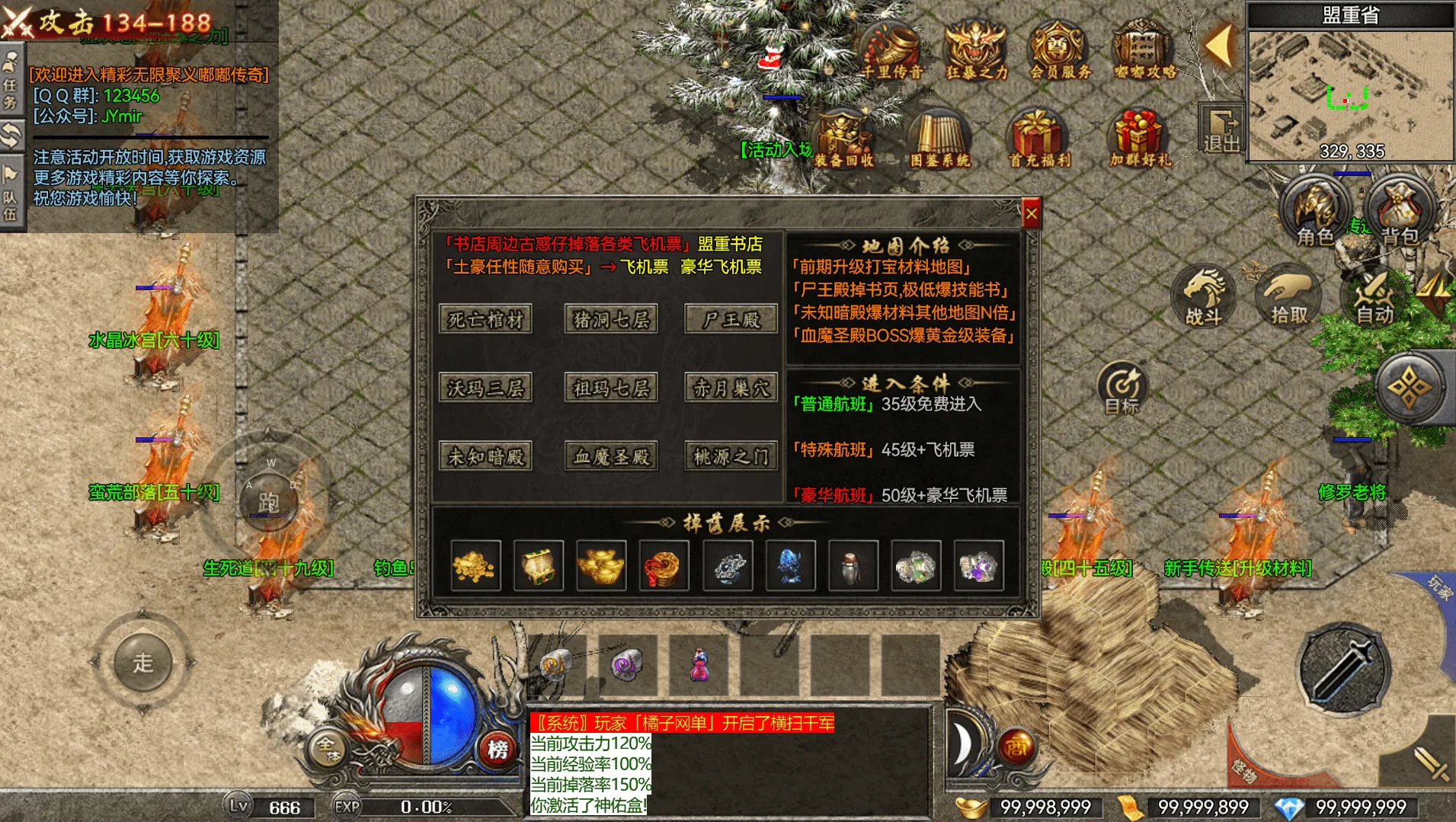Open the 桃源之门 map
1456x822 pixels.
tap(731, 457)
